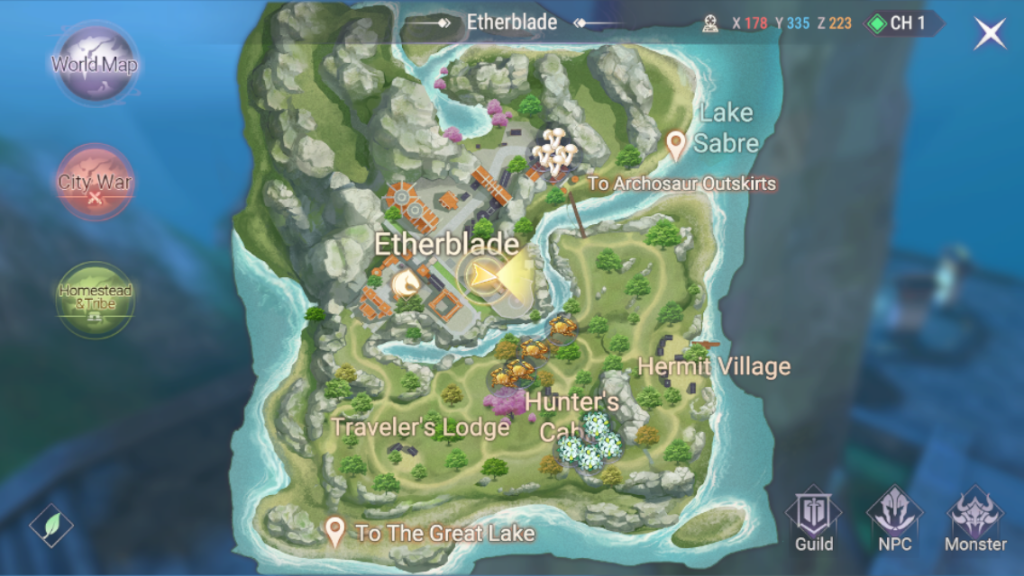Show Guild markers on the map
The height and width of the screenshot is (576, 1024).
click(814, 519)
